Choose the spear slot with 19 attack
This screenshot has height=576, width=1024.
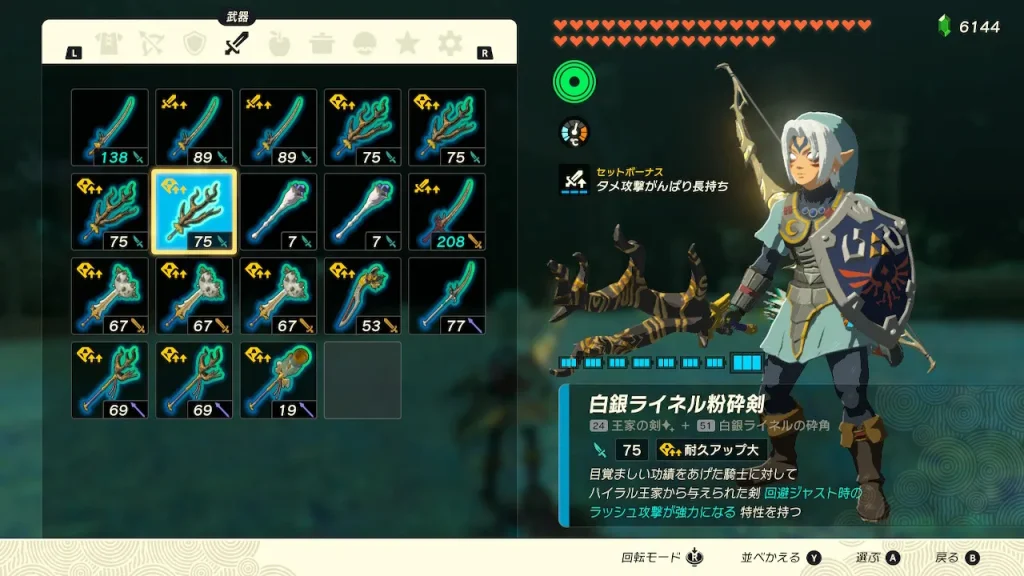[278, 380]
